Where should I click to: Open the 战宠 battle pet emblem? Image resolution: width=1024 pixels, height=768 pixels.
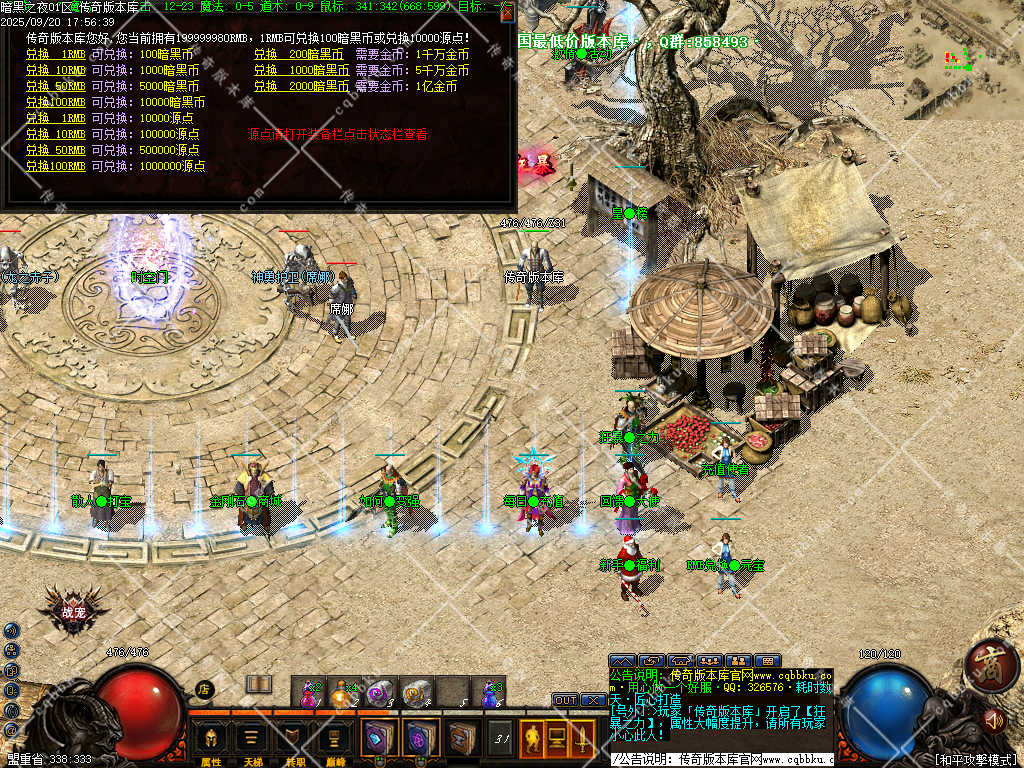tap(73, 611)
